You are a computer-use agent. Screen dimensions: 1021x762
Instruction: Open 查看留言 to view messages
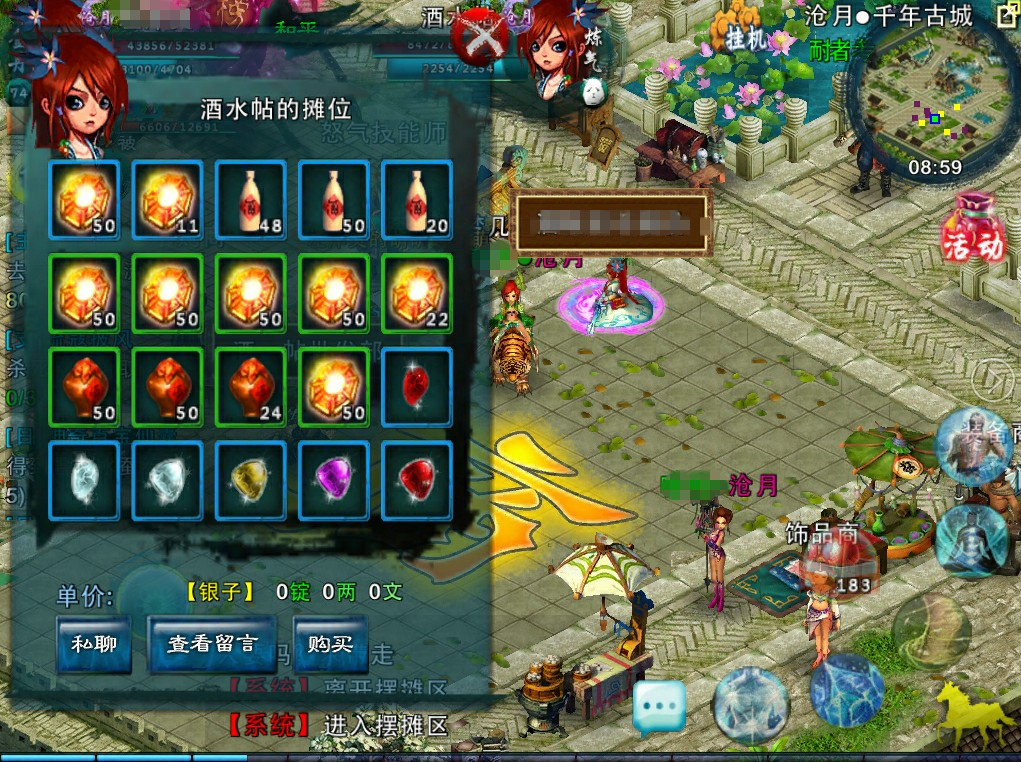click(212, 644)
